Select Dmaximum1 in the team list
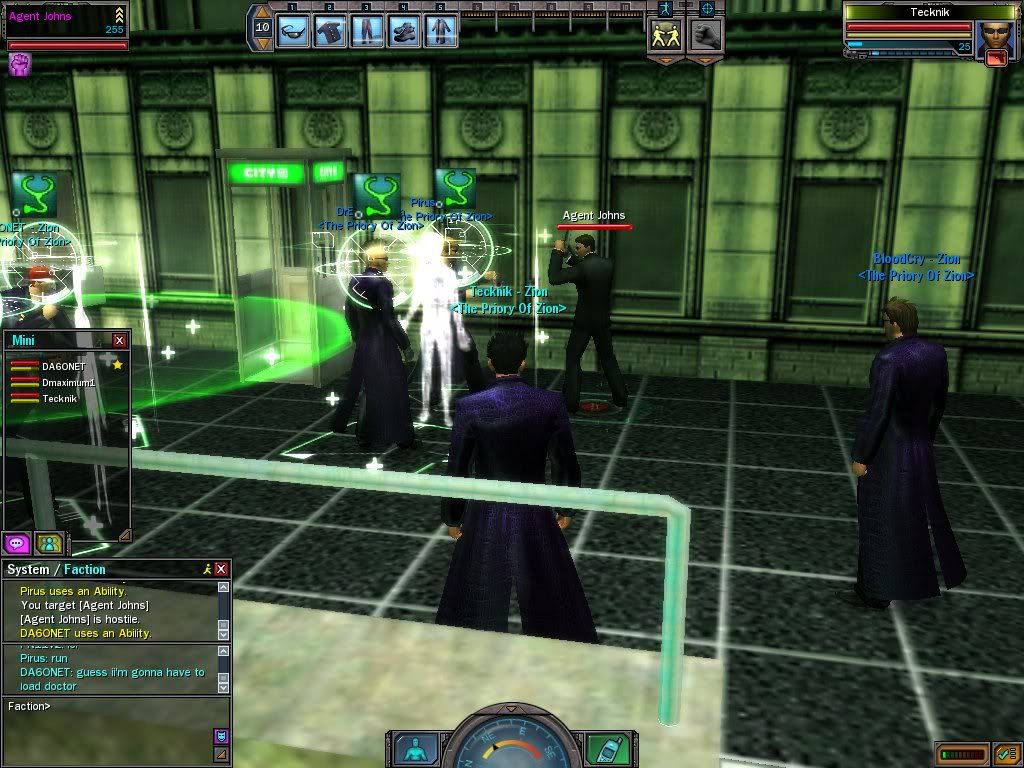 click(x=68, y=383)
